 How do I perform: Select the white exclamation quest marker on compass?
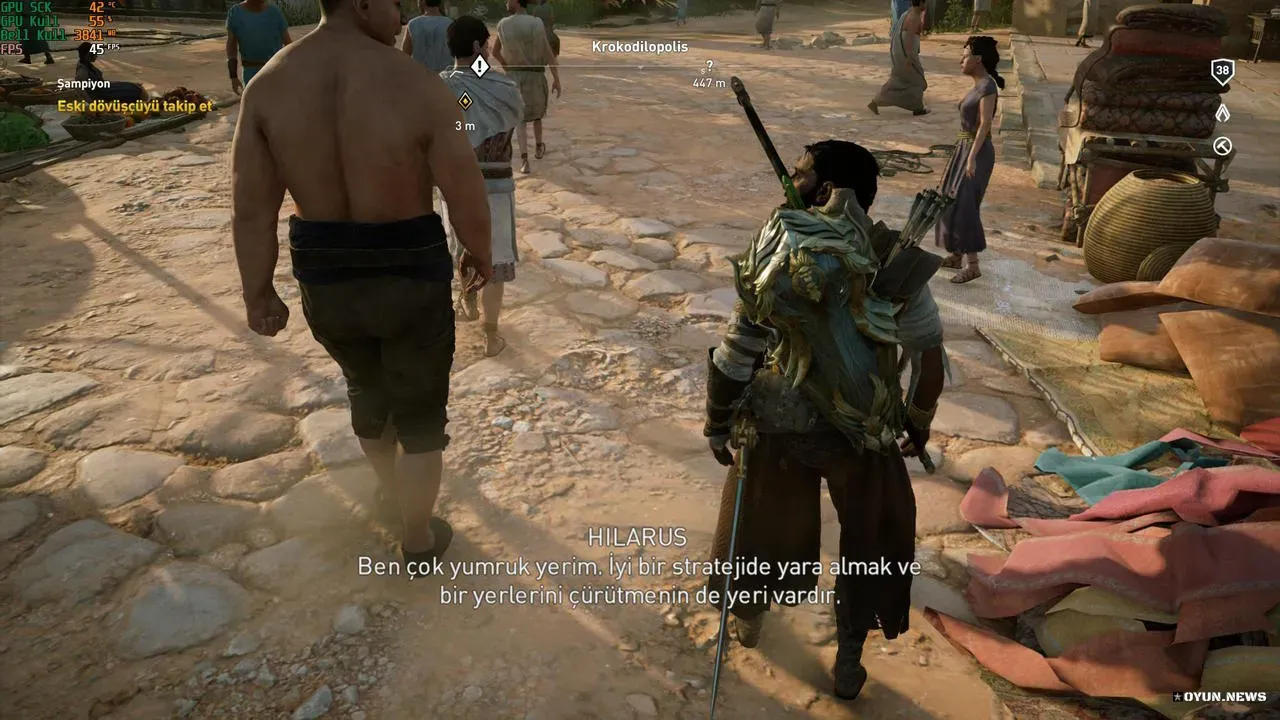pos(480,67)
